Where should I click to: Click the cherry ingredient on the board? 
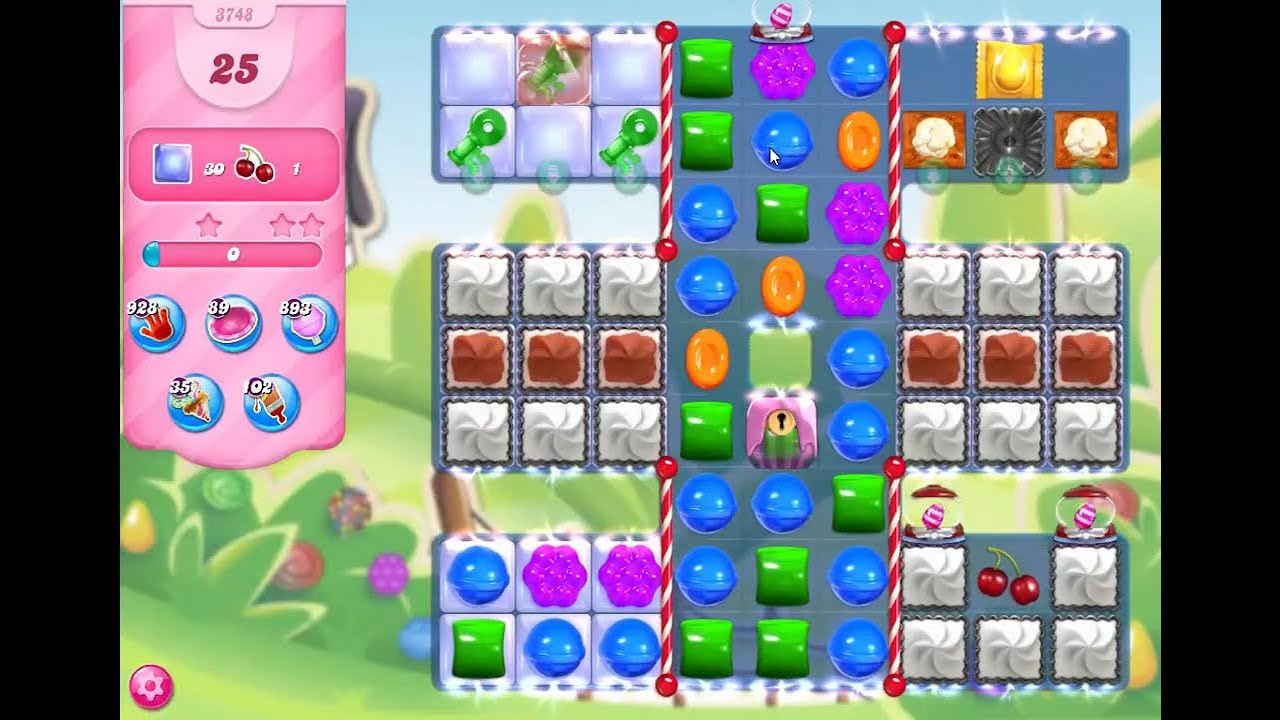click(1006, 585)
